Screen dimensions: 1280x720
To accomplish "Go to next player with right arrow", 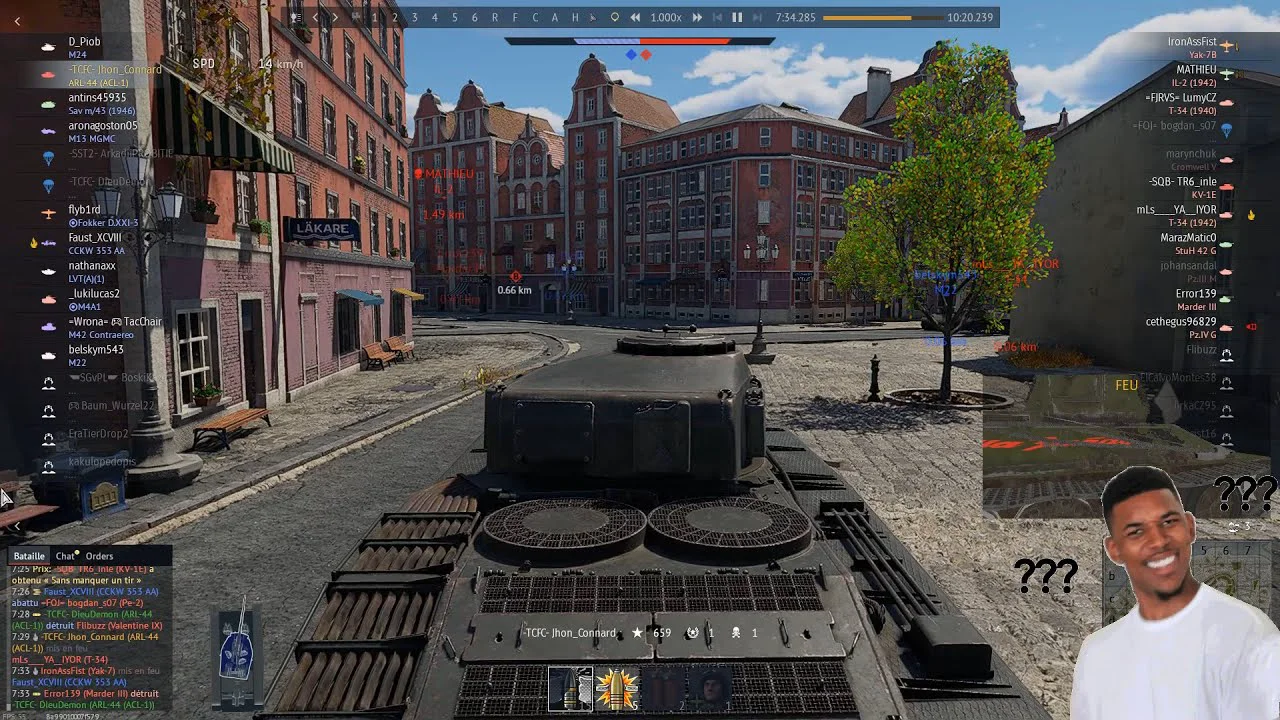I will 335,17.
